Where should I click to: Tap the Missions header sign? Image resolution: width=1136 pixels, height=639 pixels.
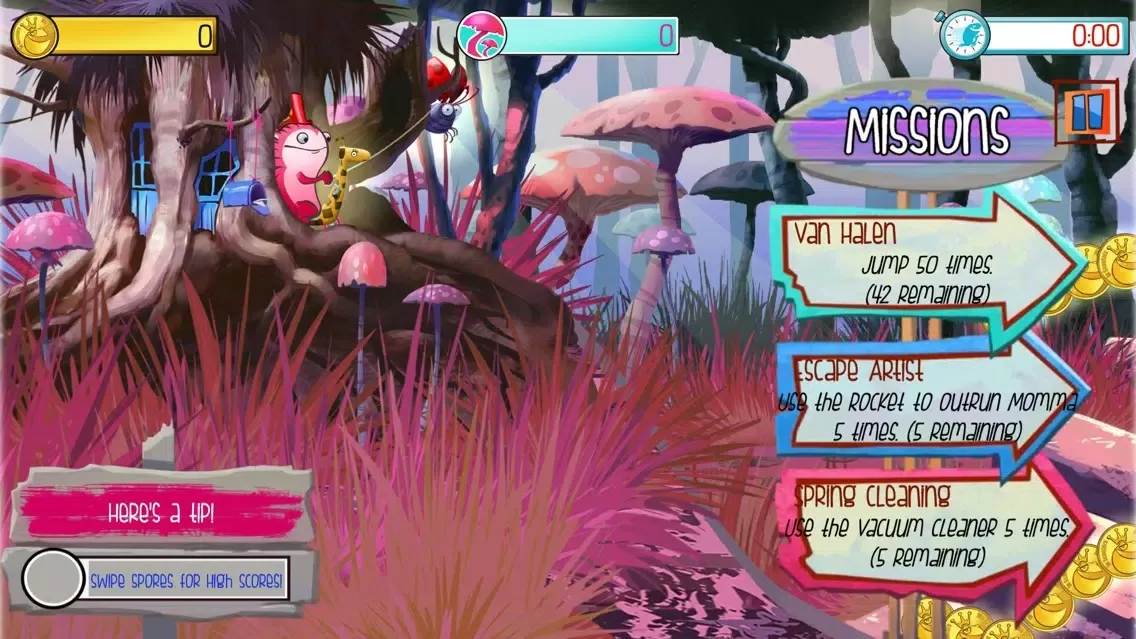pyautogui.click(x=925, y=129)
